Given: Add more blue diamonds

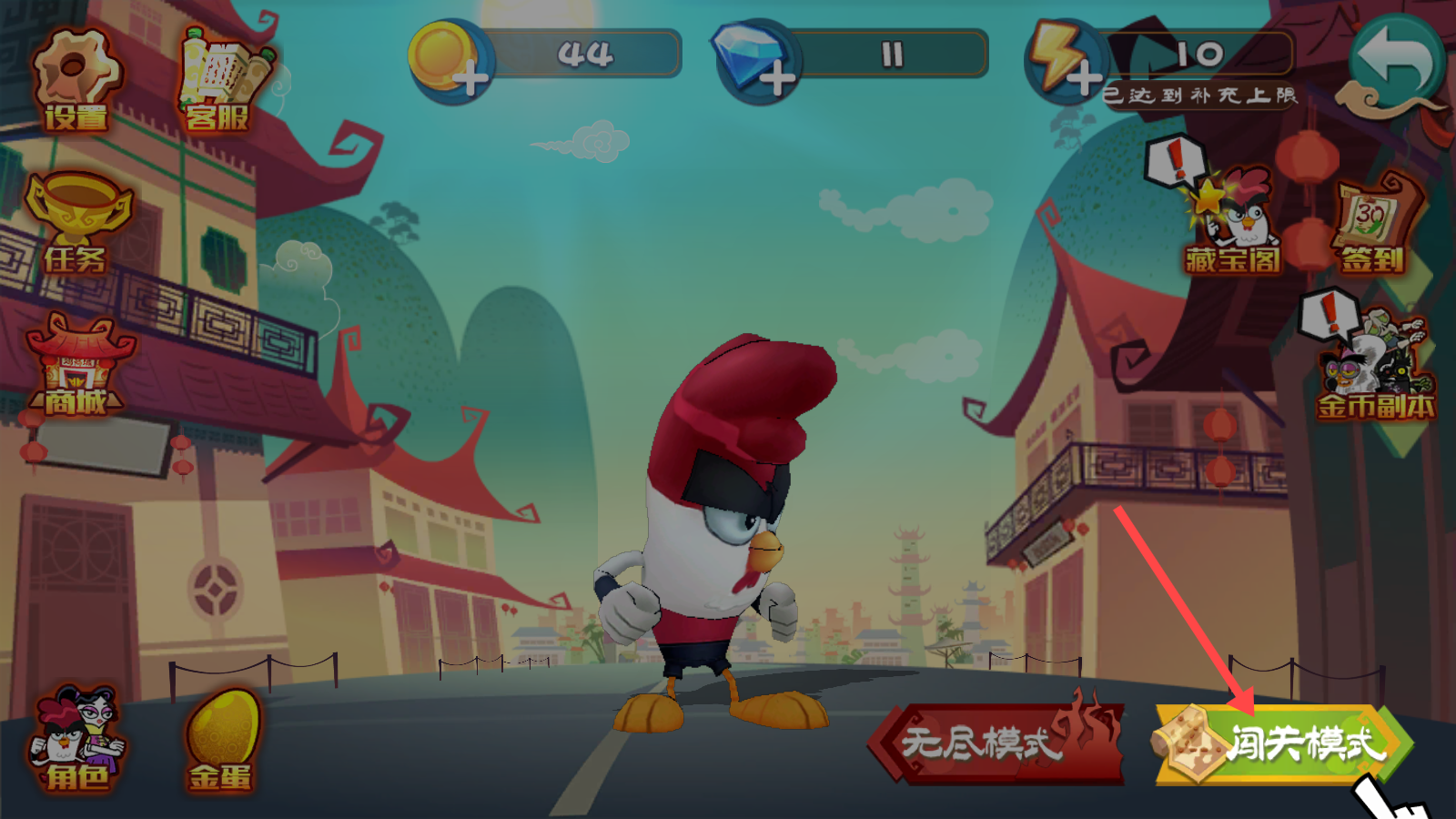Looking at the screenshot, I should tap(776, 78).
